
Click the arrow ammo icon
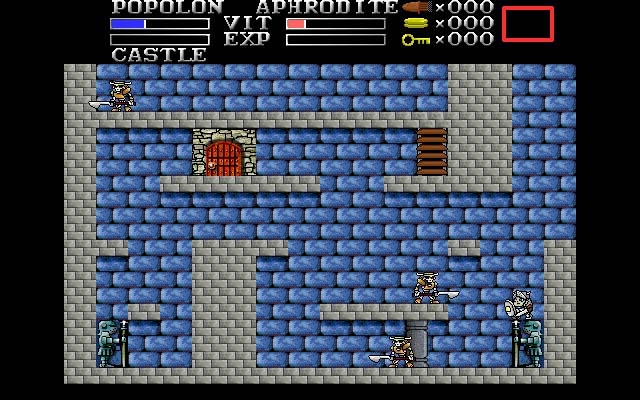(x=416, y=7)
